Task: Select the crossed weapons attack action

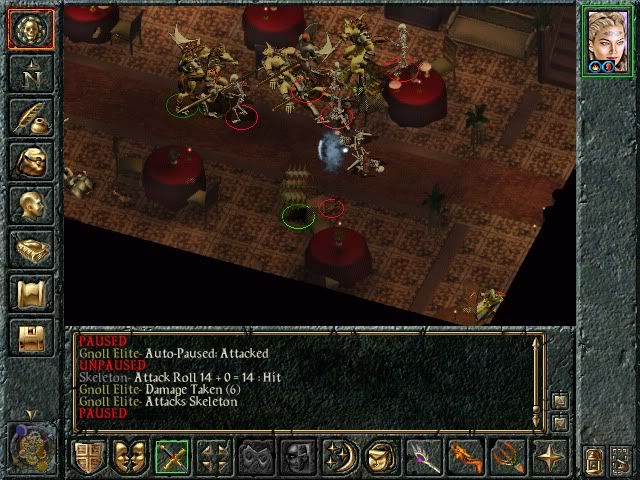Action: [x=172, y=457]
